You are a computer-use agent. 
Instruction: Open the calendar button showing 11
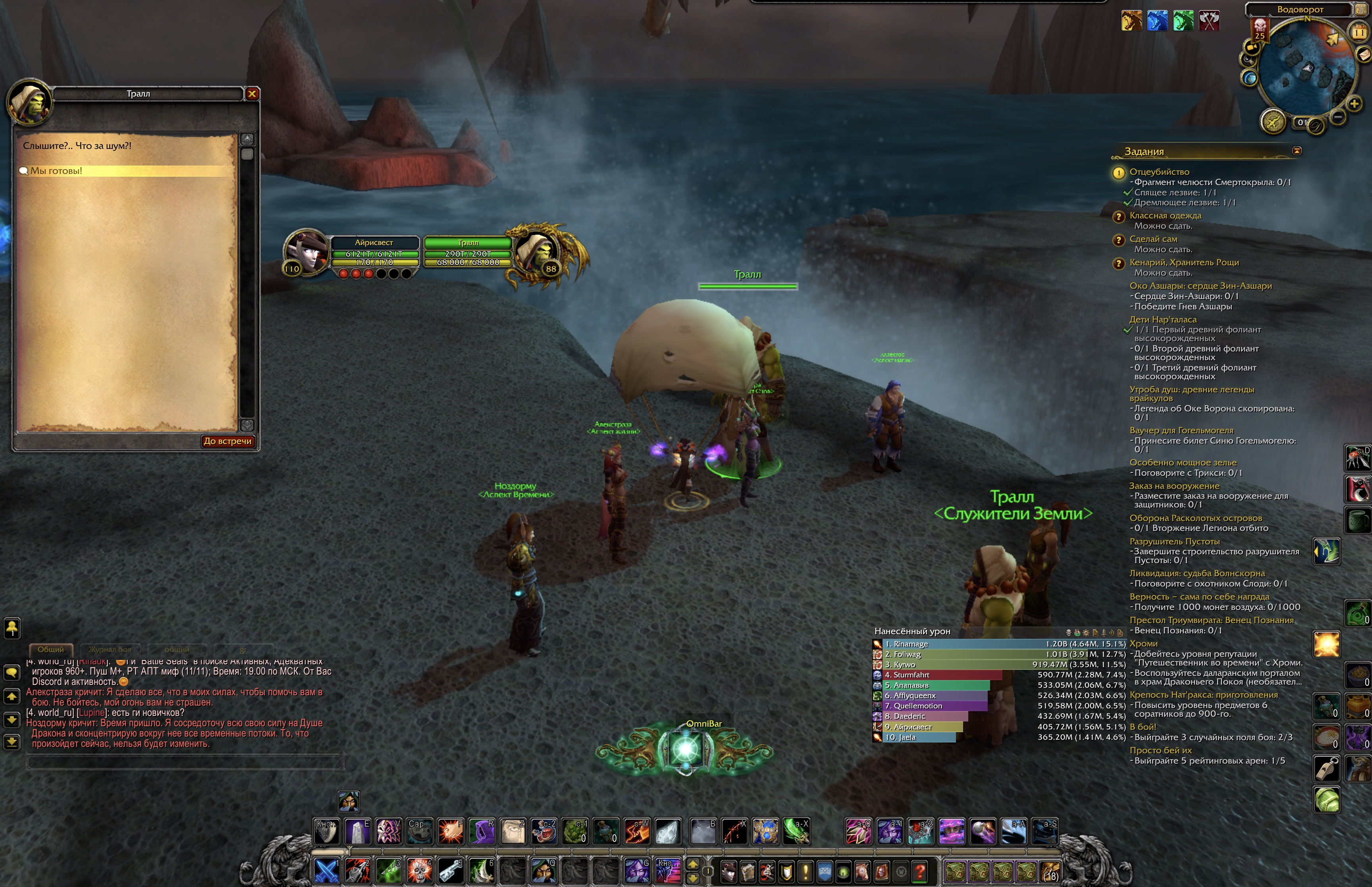pyautogui.click(x=1359, y=33)
